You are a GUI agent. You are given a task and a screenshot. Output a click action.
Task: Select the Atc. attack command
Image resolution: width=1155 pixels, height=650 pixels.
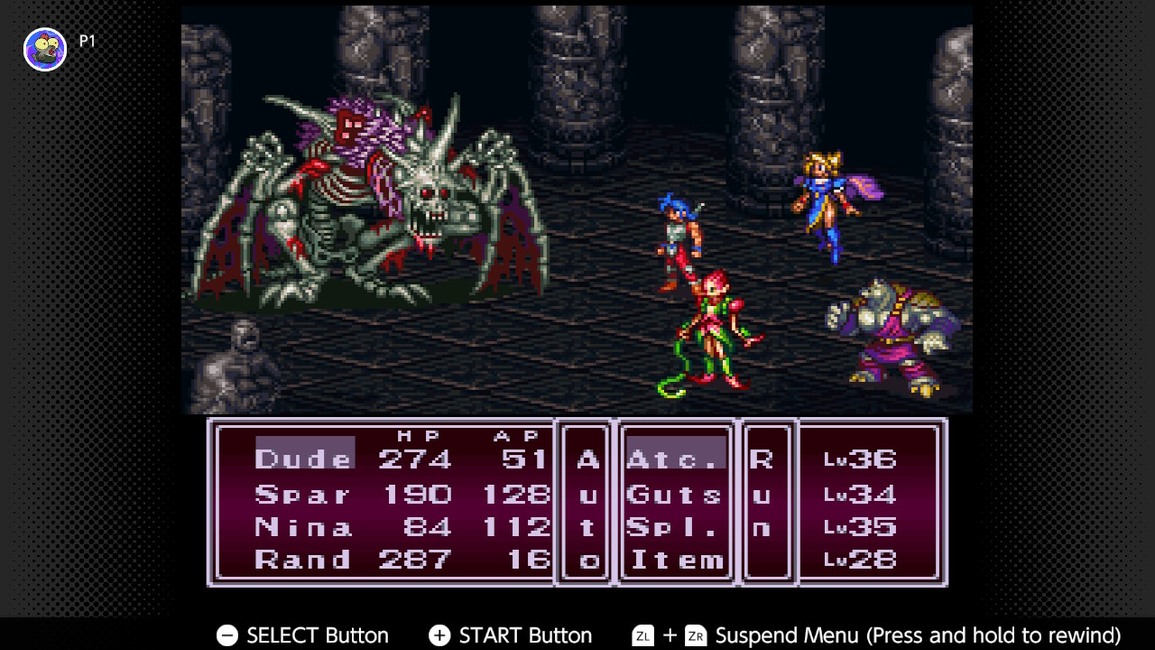(675, 459)
